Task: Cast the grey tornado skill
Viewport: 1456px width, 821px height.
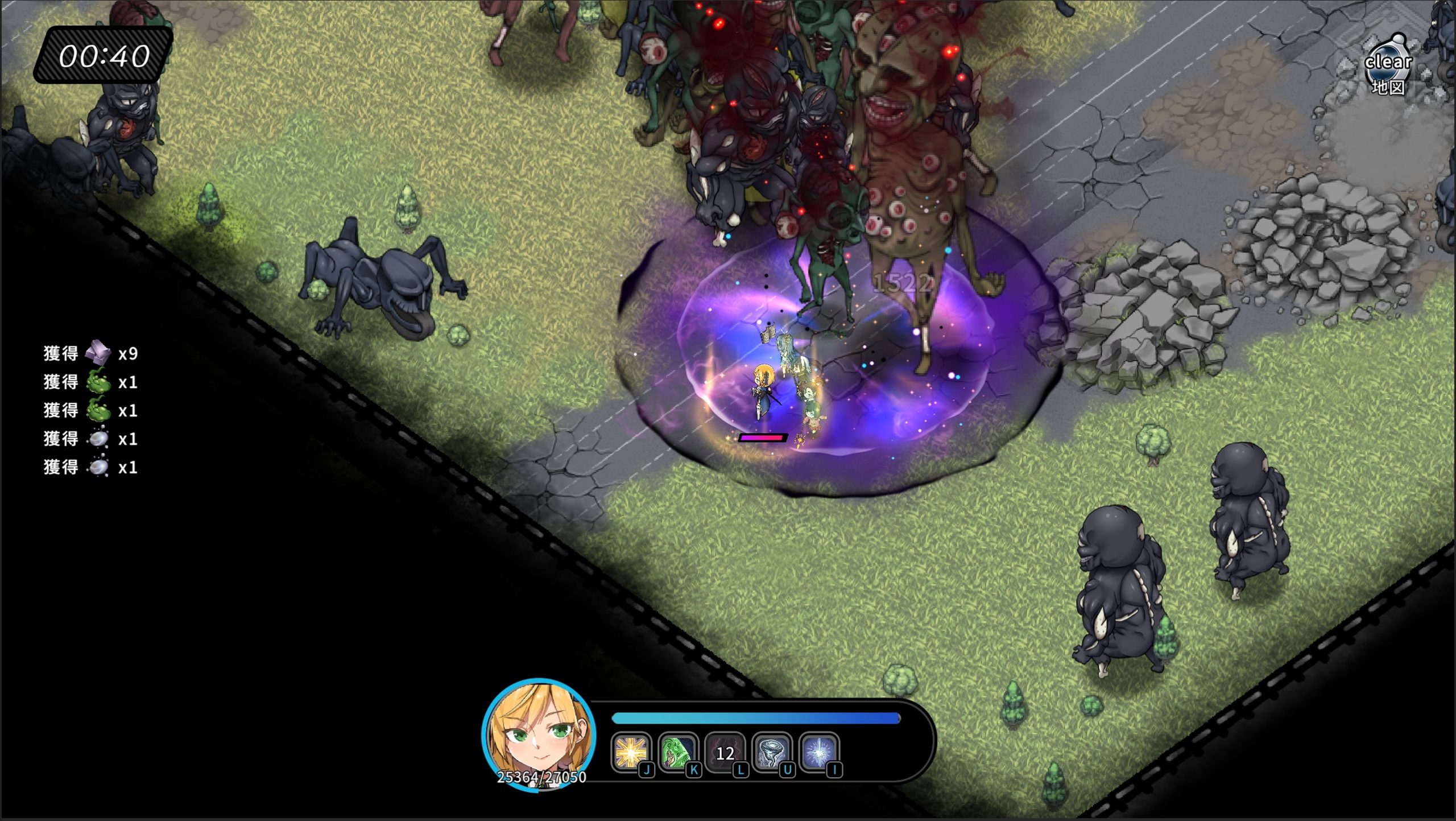Action: point(771,752)
